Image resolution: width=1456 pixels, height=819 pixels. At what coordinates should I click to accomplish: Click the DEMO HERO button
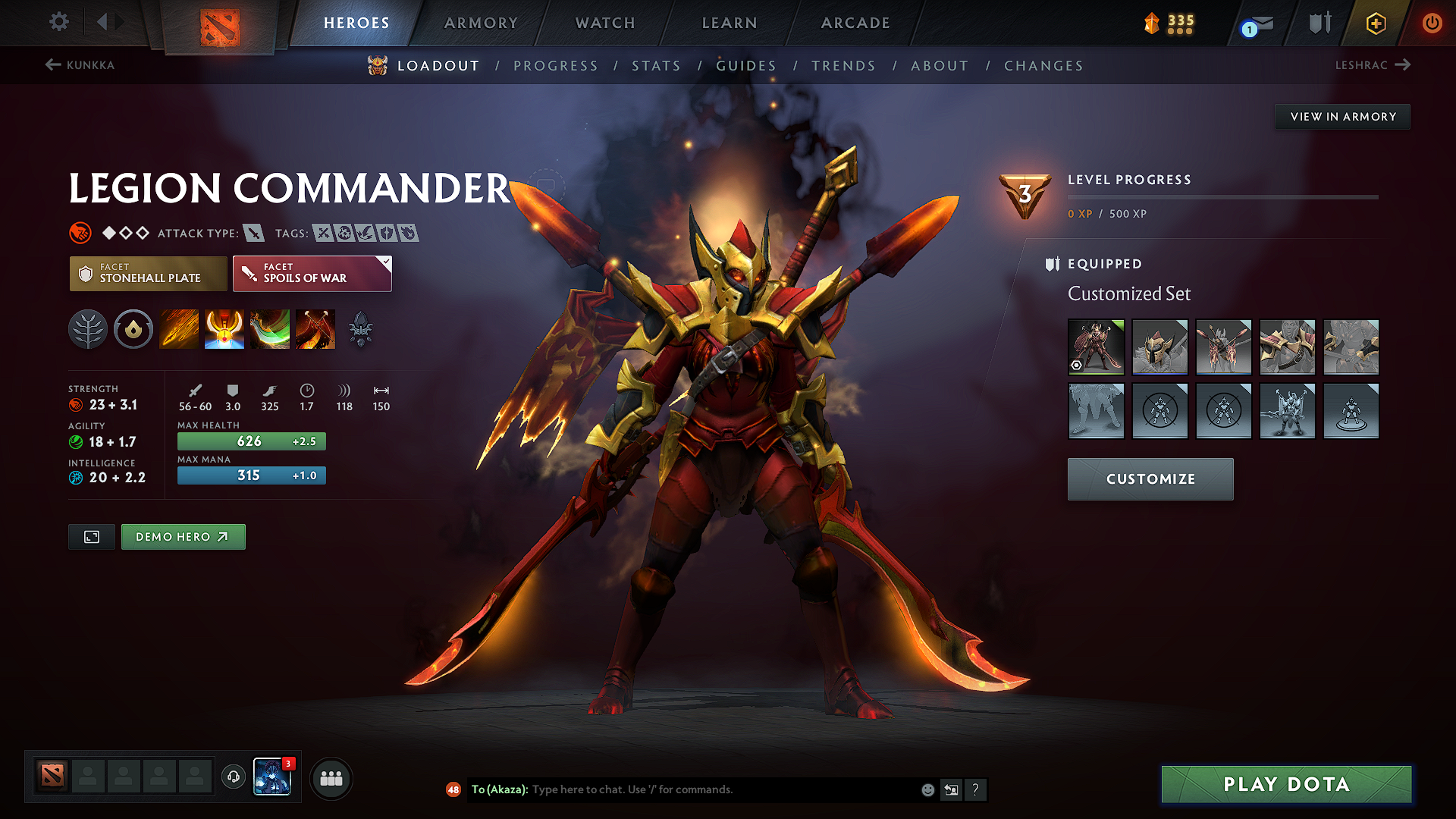tap(183, 536)
